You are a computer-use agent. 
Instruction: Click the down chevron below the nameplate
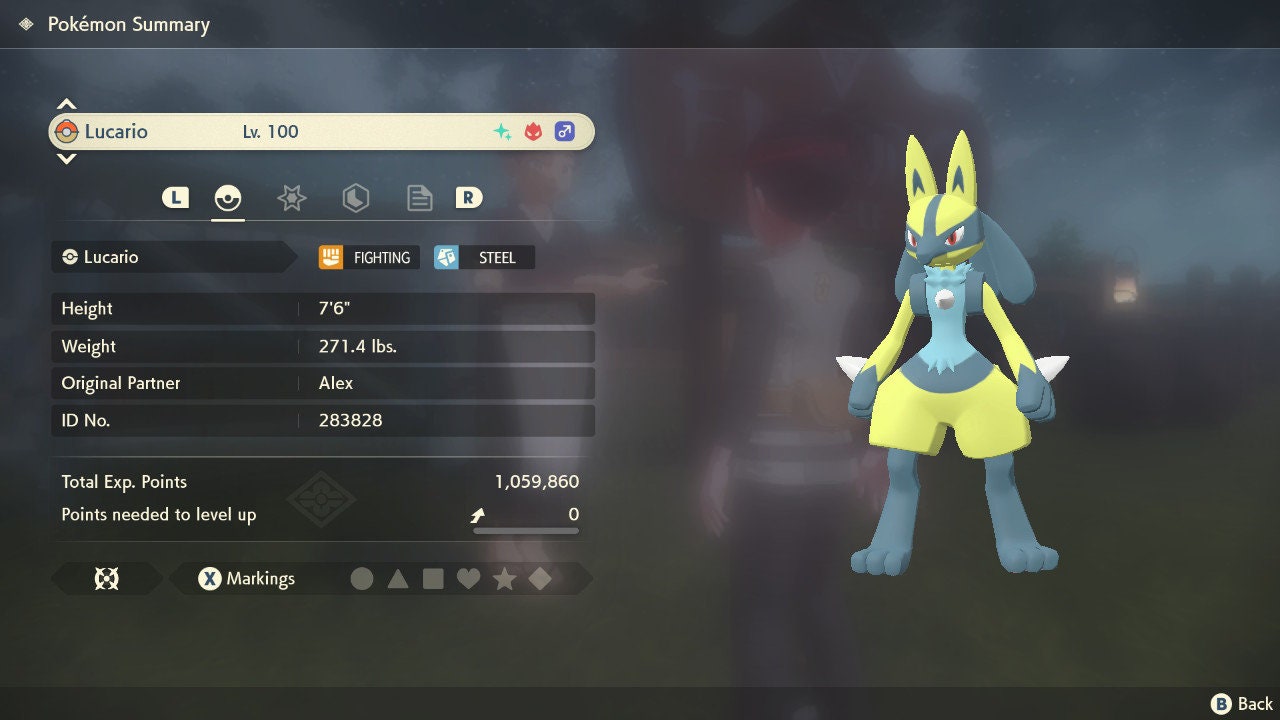pos(66,158)
